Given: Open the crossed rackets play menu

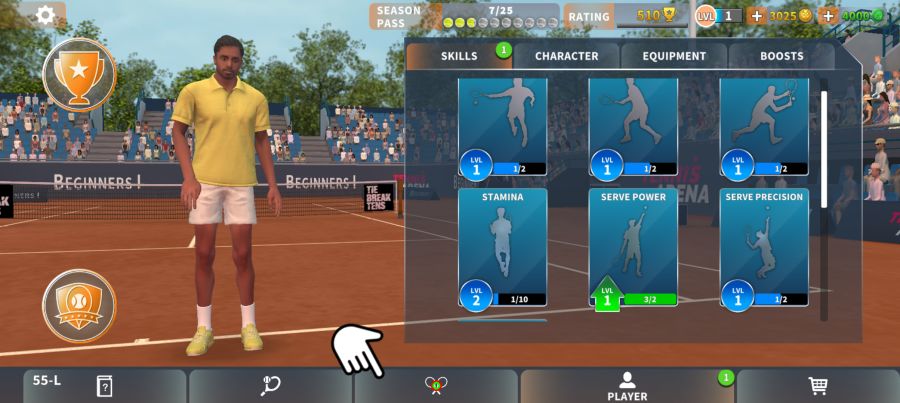Looking at the screenshot, I should [435, 386].
